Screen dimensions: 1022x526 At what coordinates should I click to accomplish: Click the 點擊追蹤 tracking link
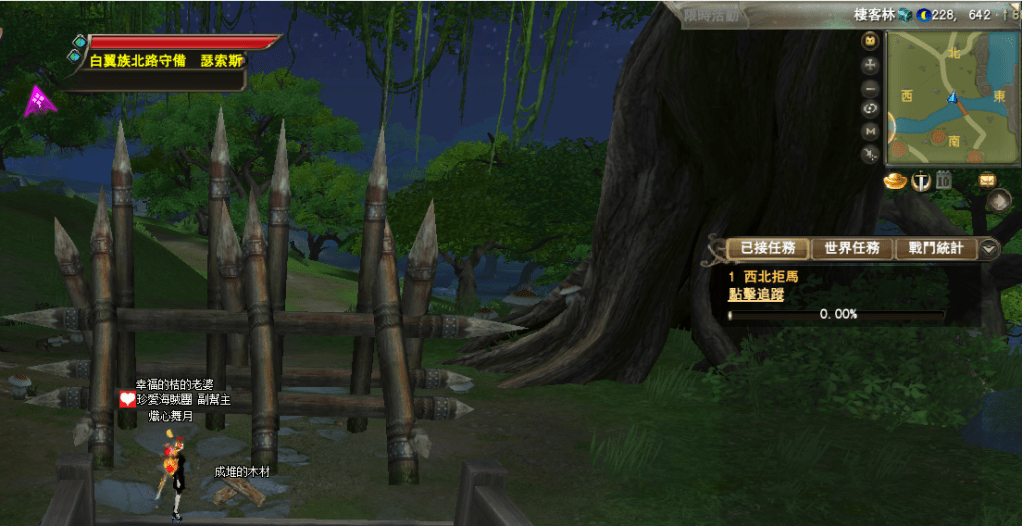(x=755, y=294)
